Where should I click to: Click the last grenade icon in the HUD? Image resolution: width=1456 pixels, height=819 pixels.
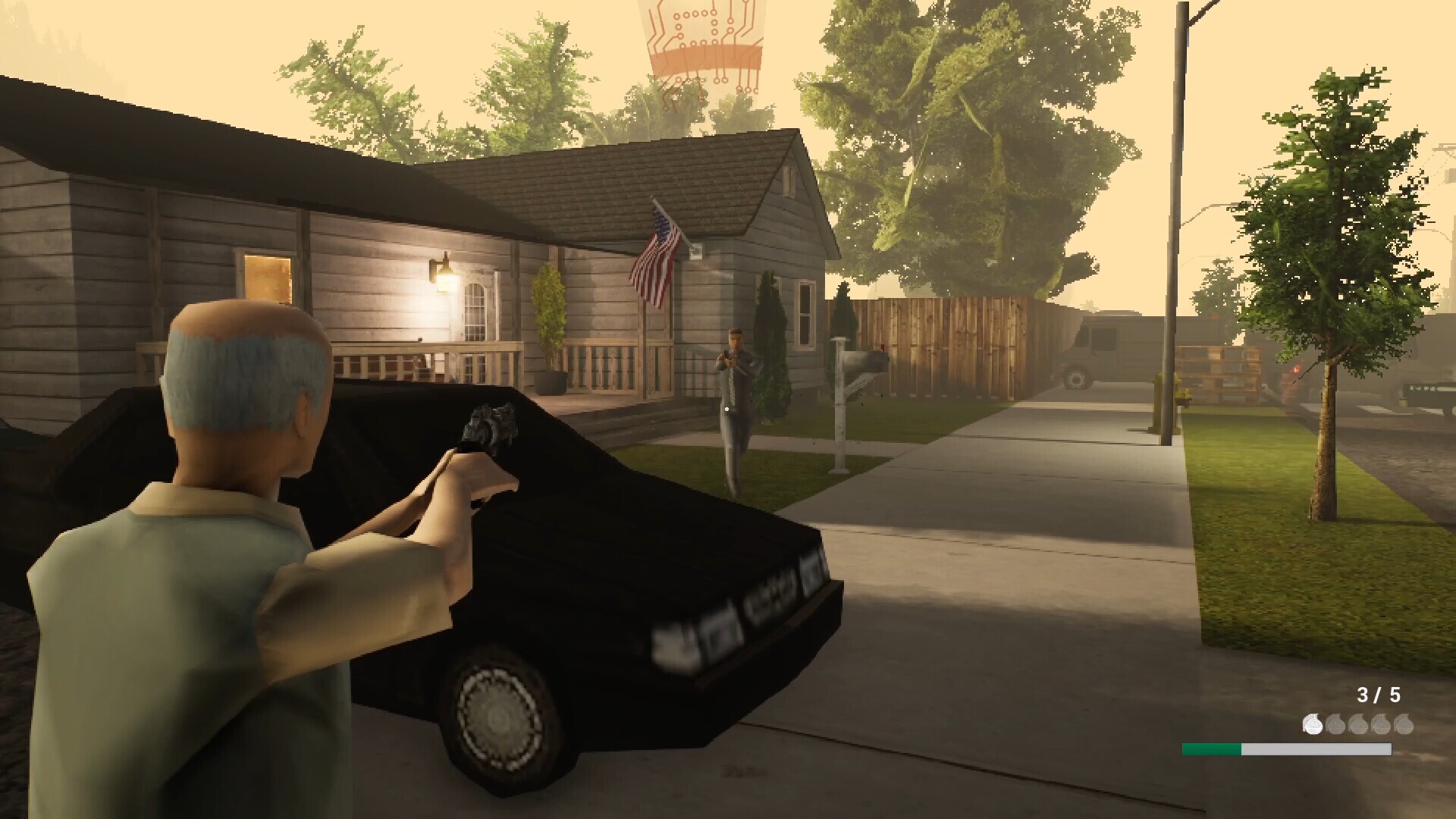[1404, 725]
